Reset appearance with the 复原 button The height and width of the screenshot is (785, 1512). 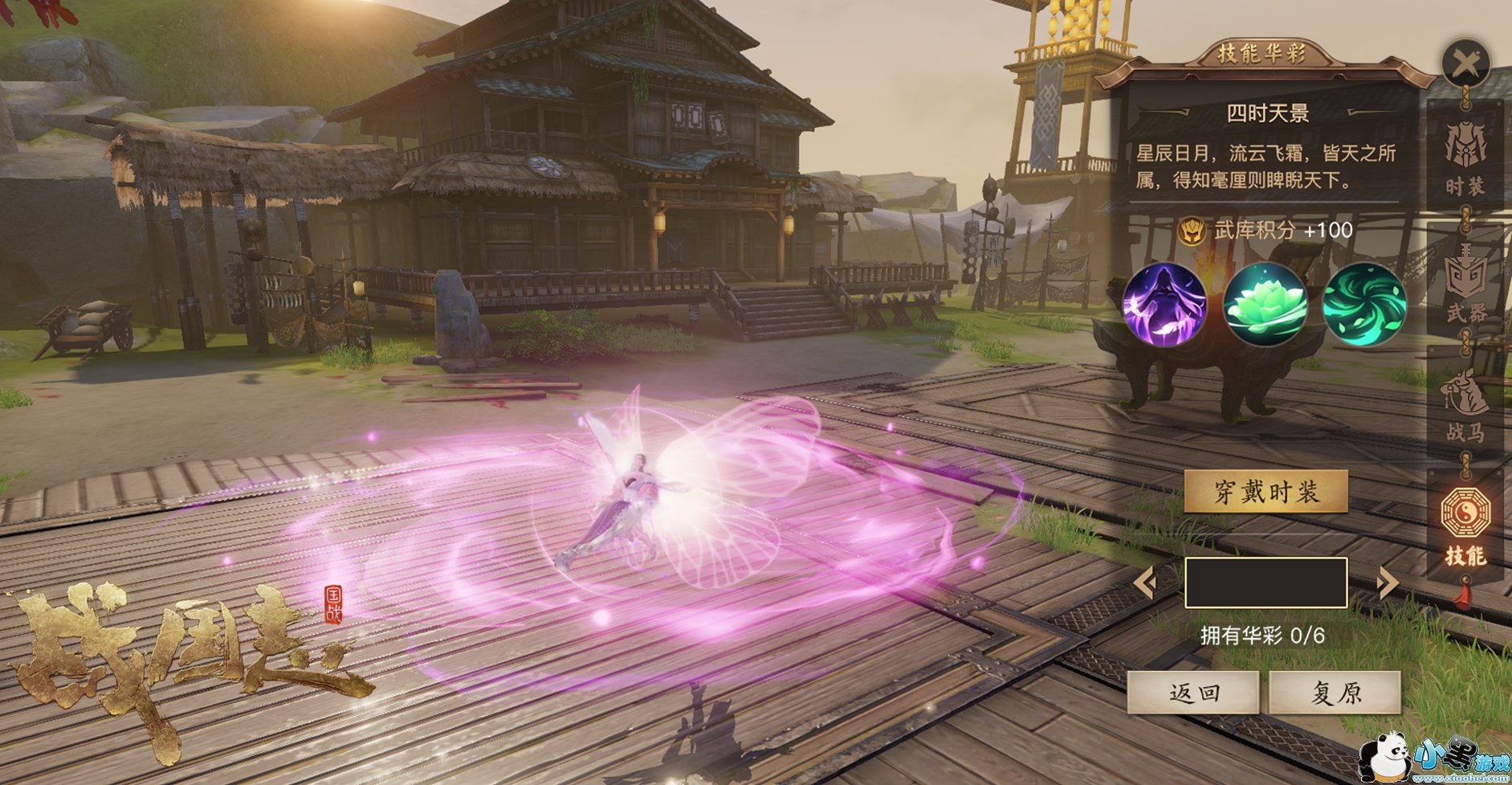click(x=1335, y=693)
